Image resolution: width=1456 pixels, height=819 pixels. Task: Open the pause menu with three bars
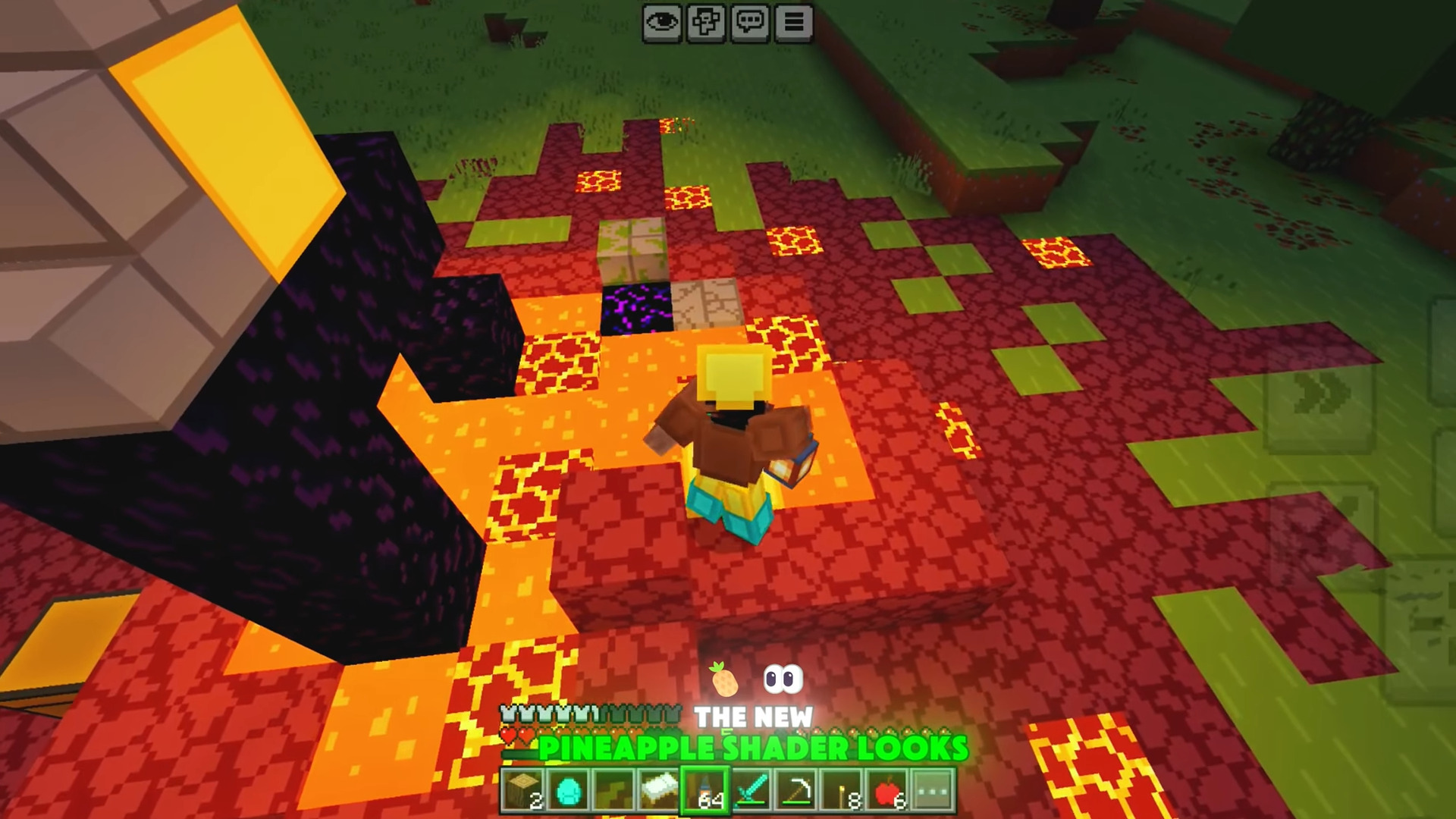coord(794,23)
